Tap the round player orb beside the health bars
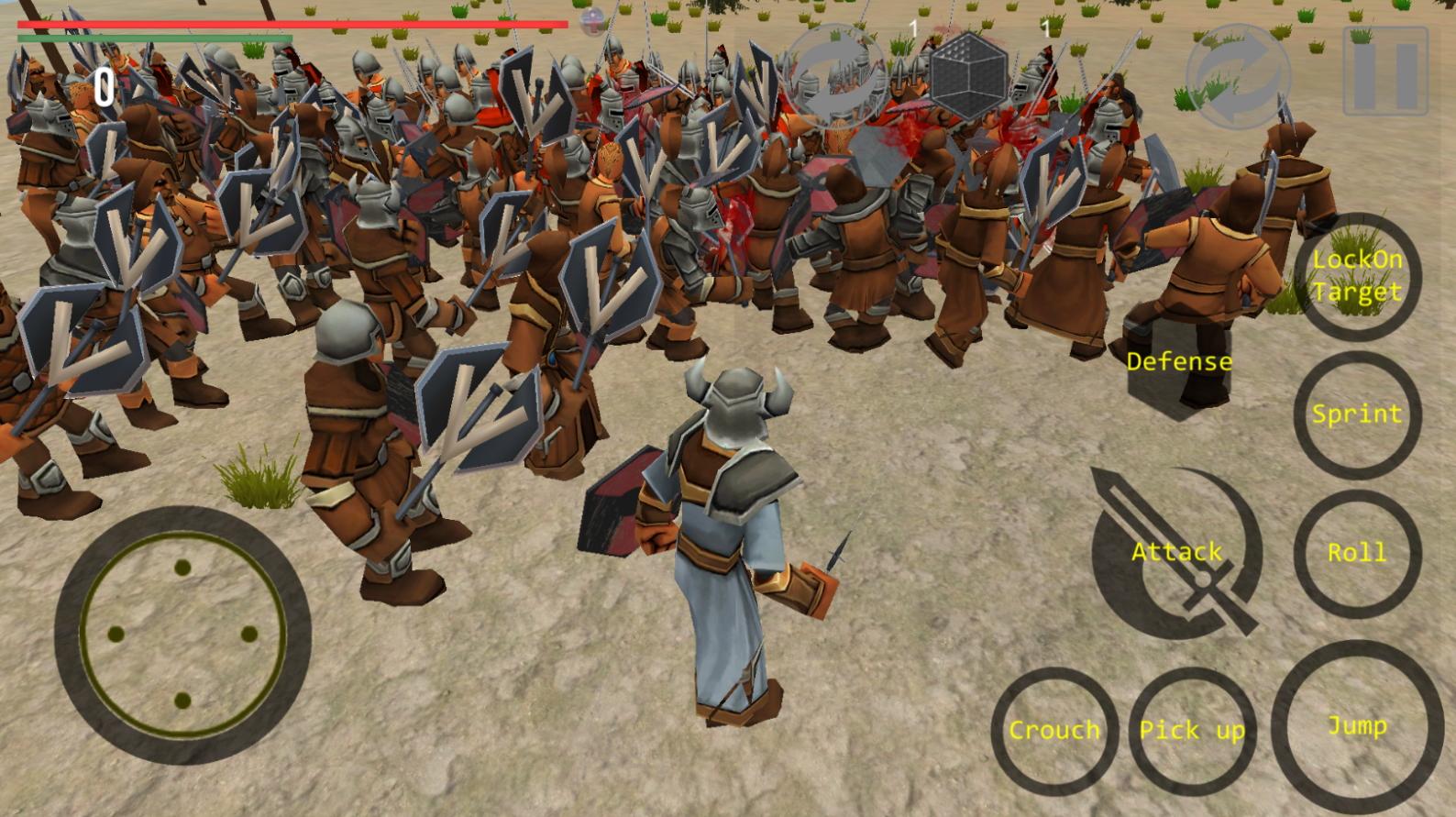Viewport: 1456px width, 817px height. (x=591, y=20)
